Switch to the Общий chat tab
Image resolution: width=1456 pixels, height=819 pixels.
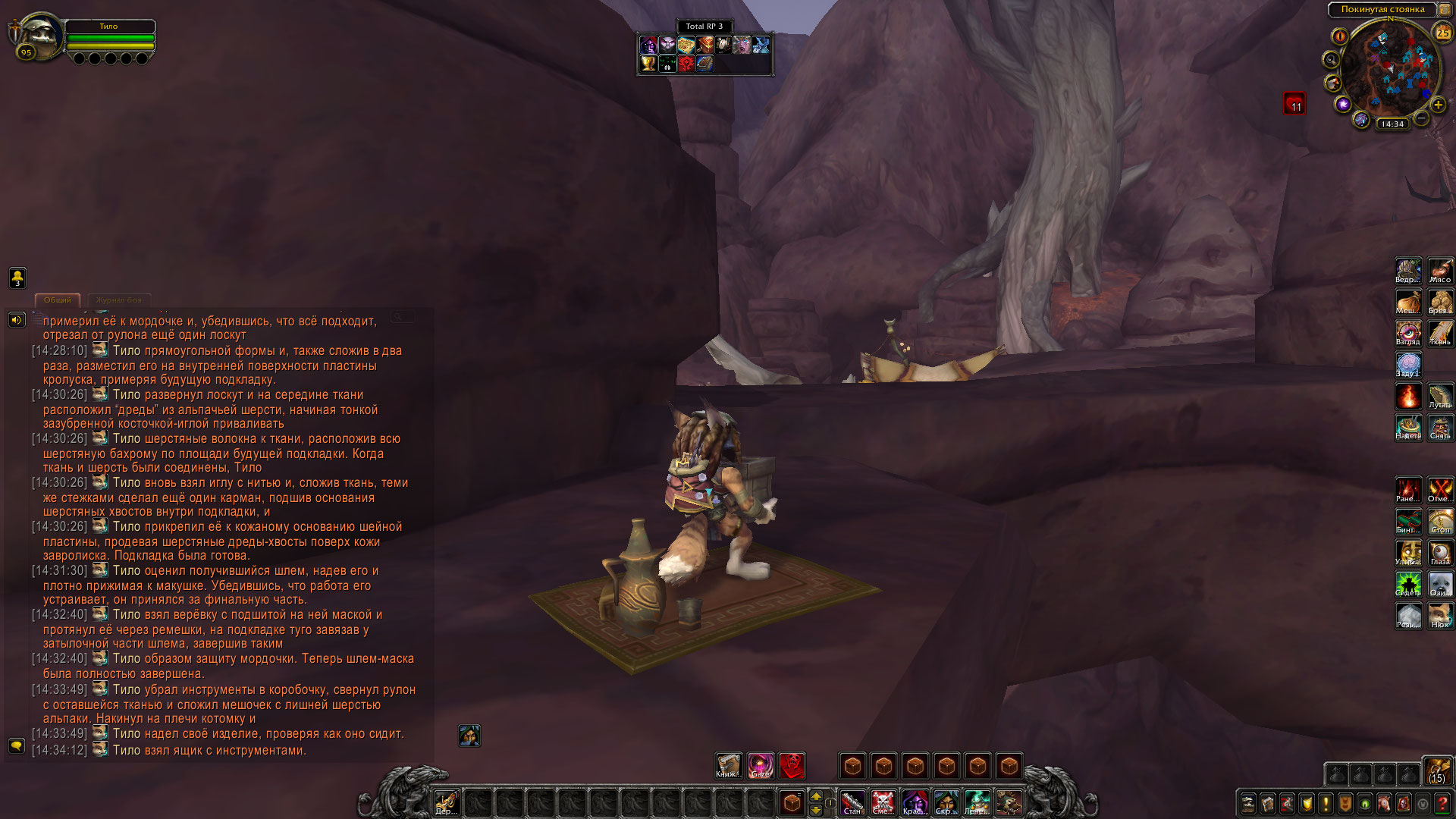click(58, 300)
